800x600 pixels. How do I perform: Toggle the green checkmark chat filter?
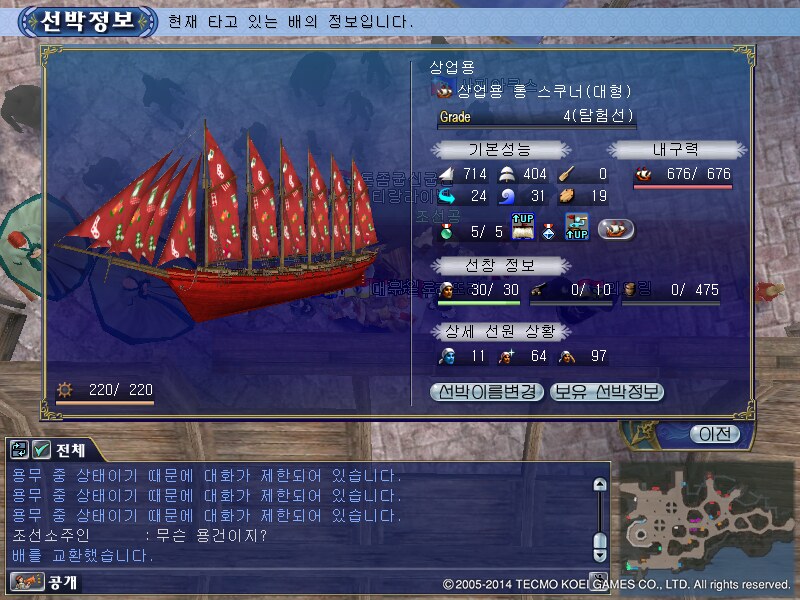point(42,450)
